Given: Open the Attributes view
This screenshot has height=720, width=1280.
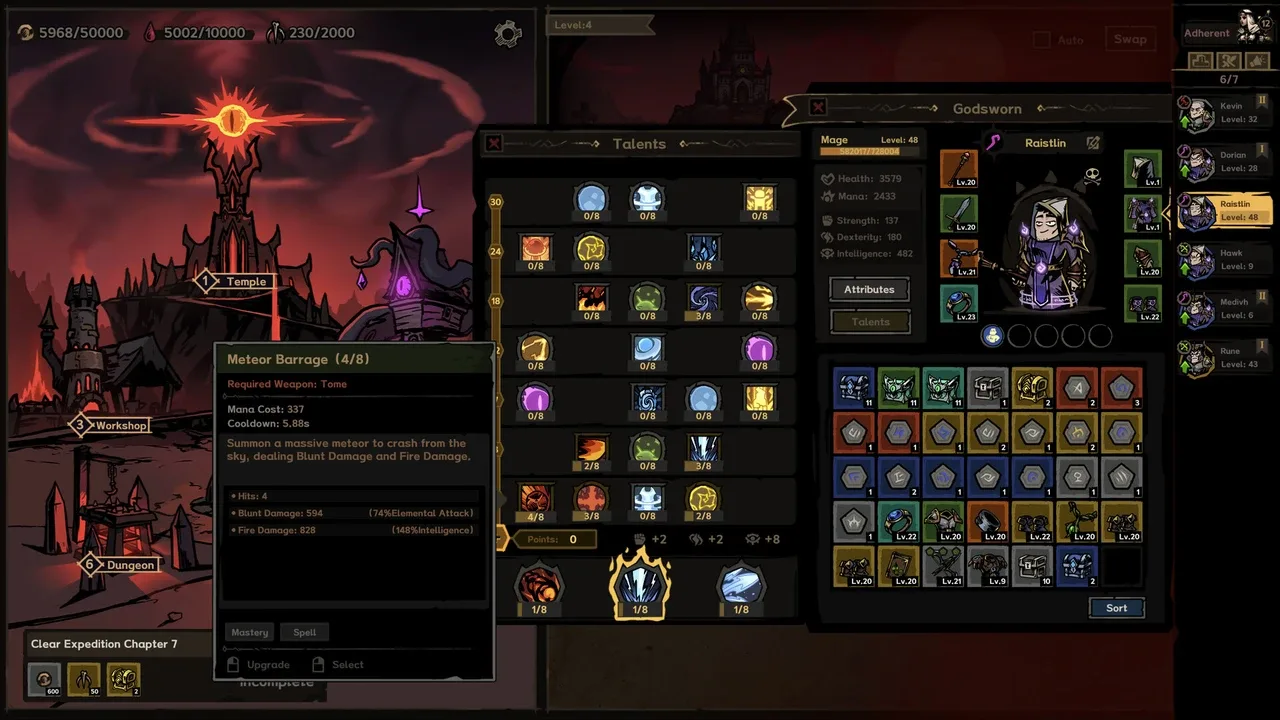Looking at the screenshot, I should pos(869,289).
